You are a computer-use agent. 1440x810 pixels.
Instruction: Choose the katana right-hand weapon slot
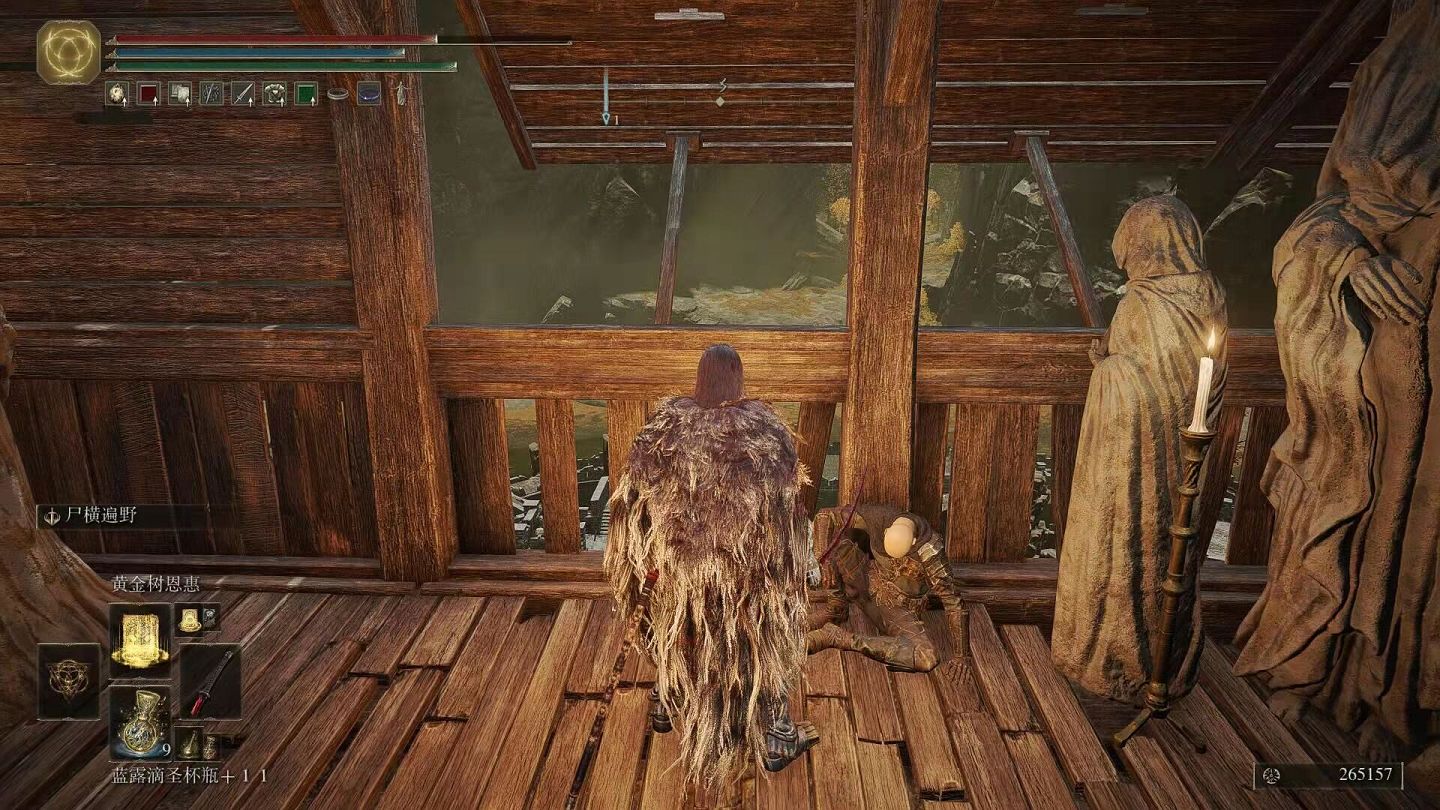210,681
